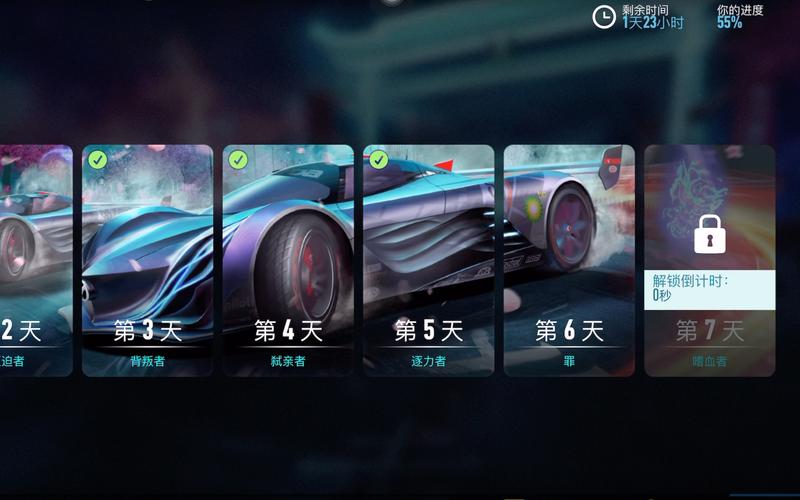Open the partially visible 第2天 card
Image resolution: width=800 pixels, height=500 pixels.
35,260
